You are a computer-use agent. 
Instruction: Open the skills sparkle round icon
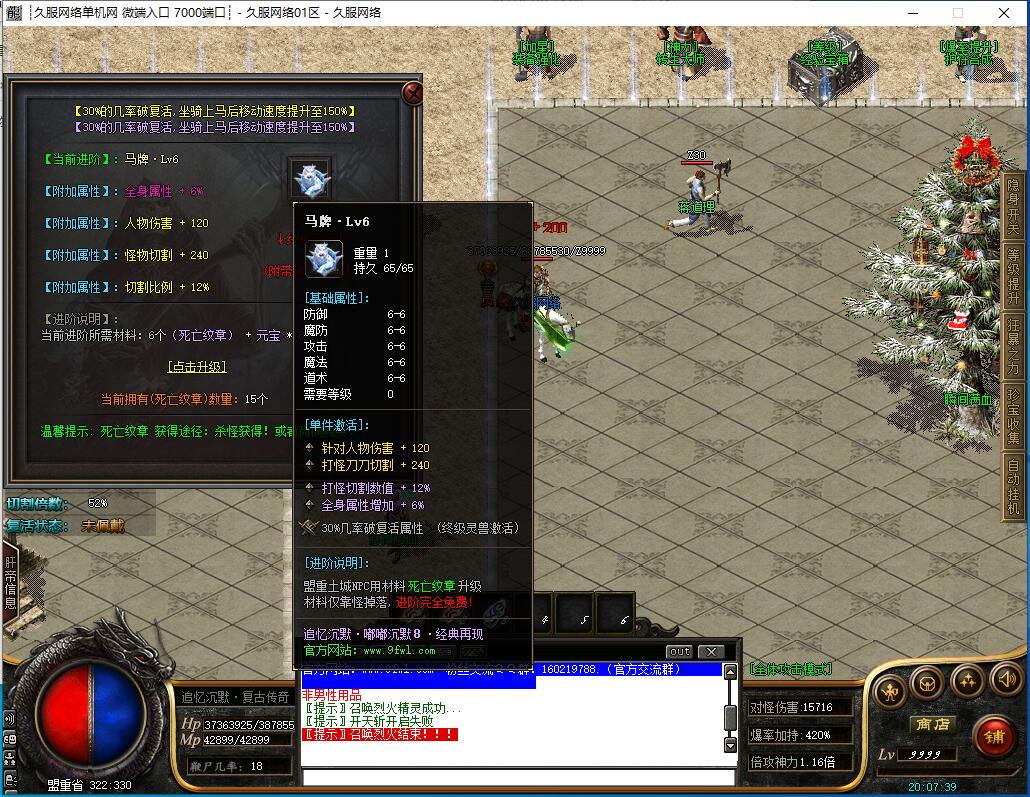(x=966, y=681)
